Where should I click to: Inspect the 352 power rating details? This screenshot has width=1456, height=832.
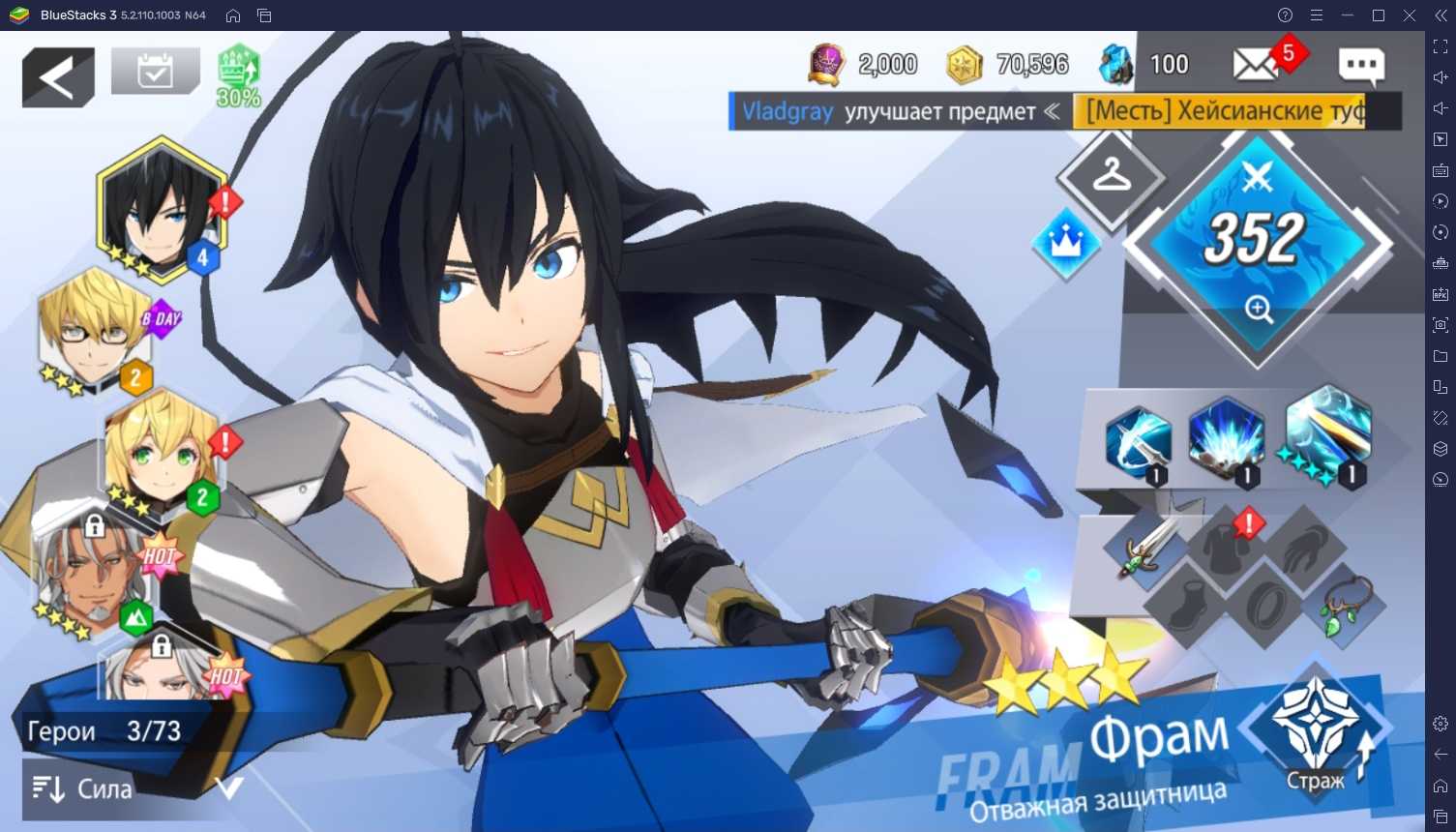click(x=1257, y=247)
